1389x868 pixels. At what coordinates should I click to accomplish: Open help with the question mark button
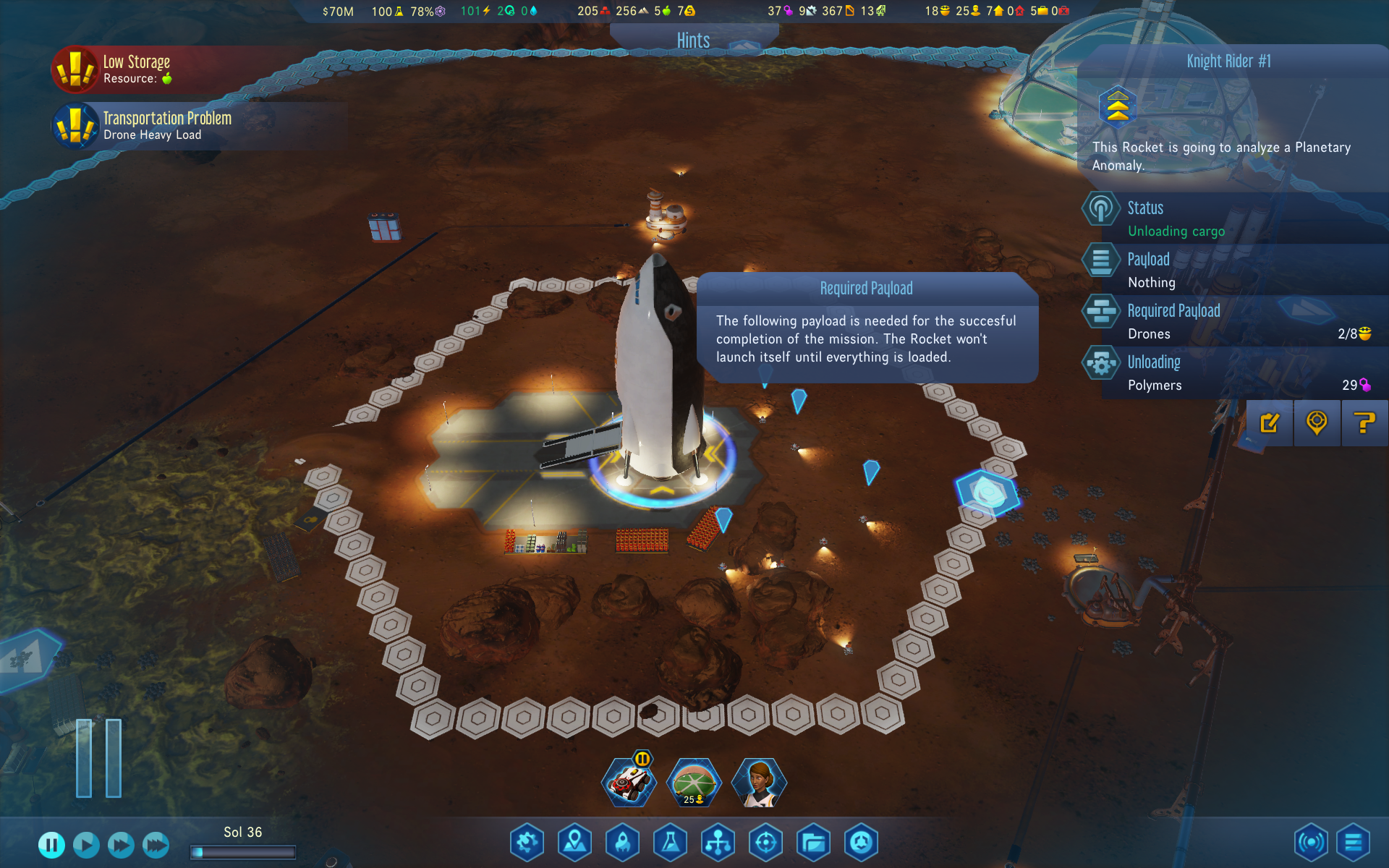(1364, 423)
